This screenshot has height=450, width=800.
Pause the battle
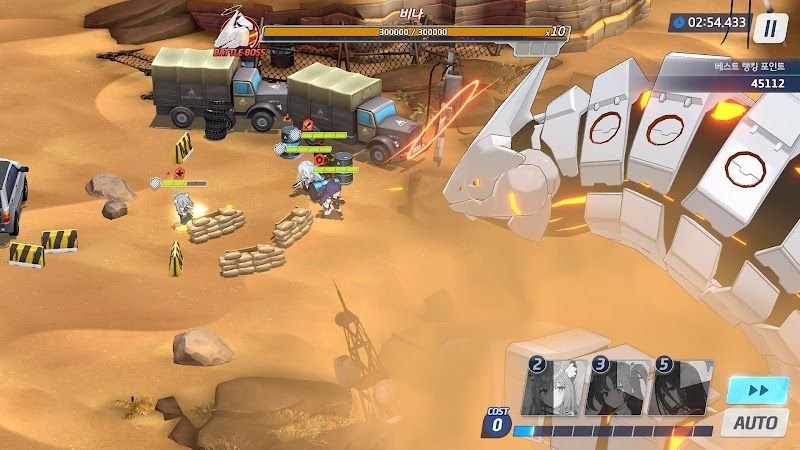(769, 27)
